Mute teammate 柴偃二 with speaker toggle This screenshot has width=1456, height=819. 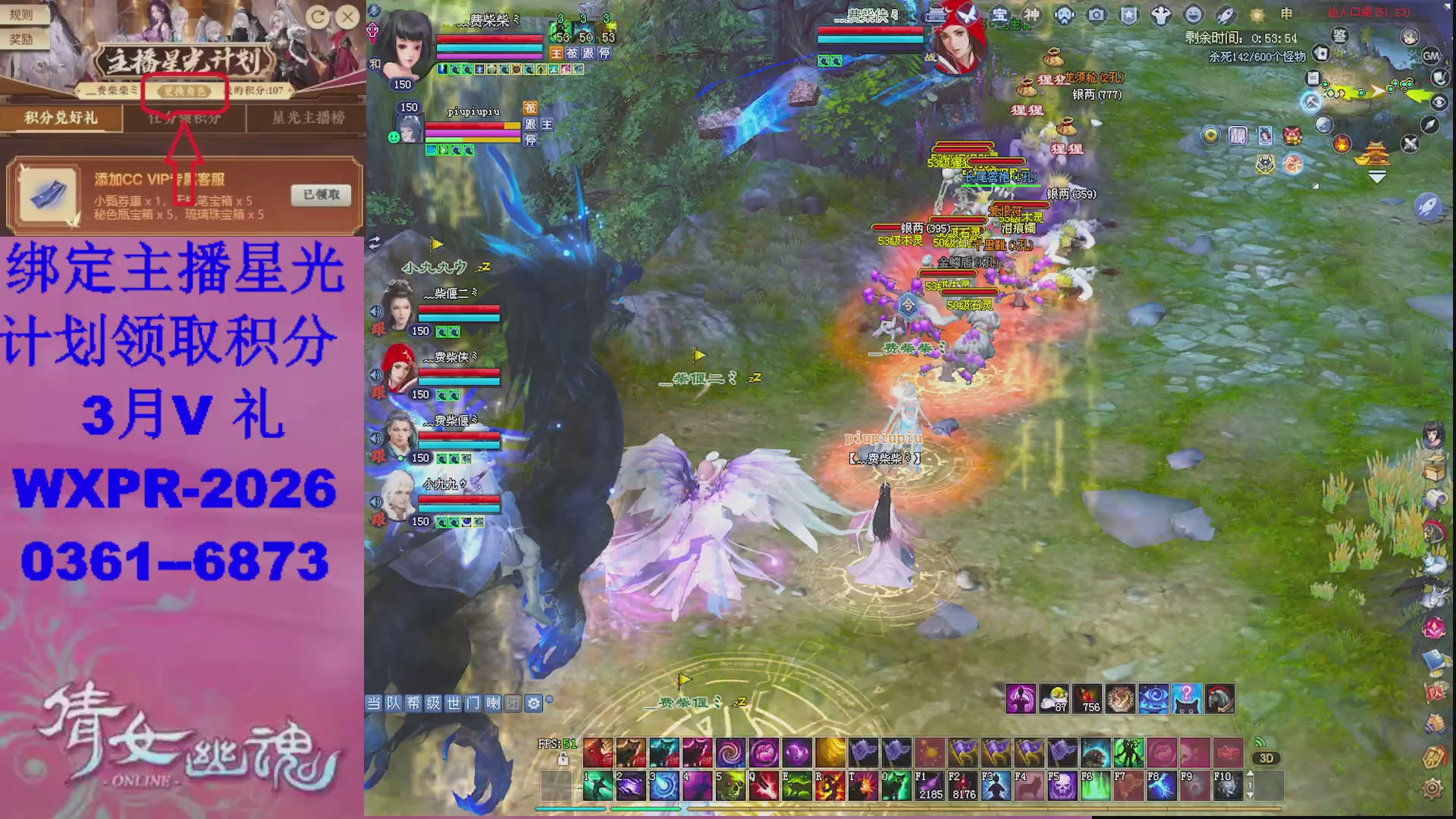pyautogui.click(x=375, y=312)
